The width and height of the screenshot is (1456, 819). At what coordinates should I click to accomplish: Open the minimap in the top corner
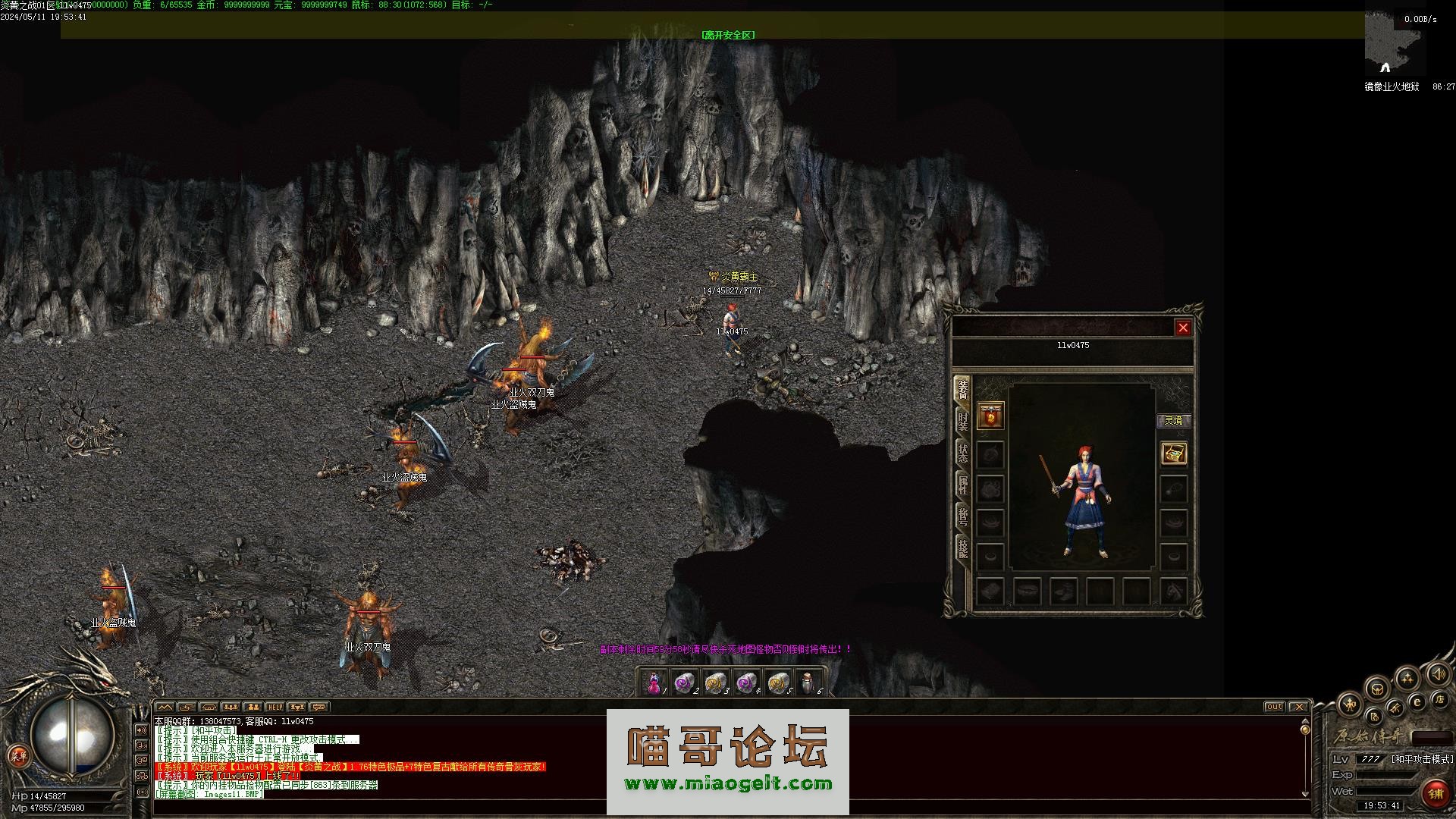point(1394,45)
